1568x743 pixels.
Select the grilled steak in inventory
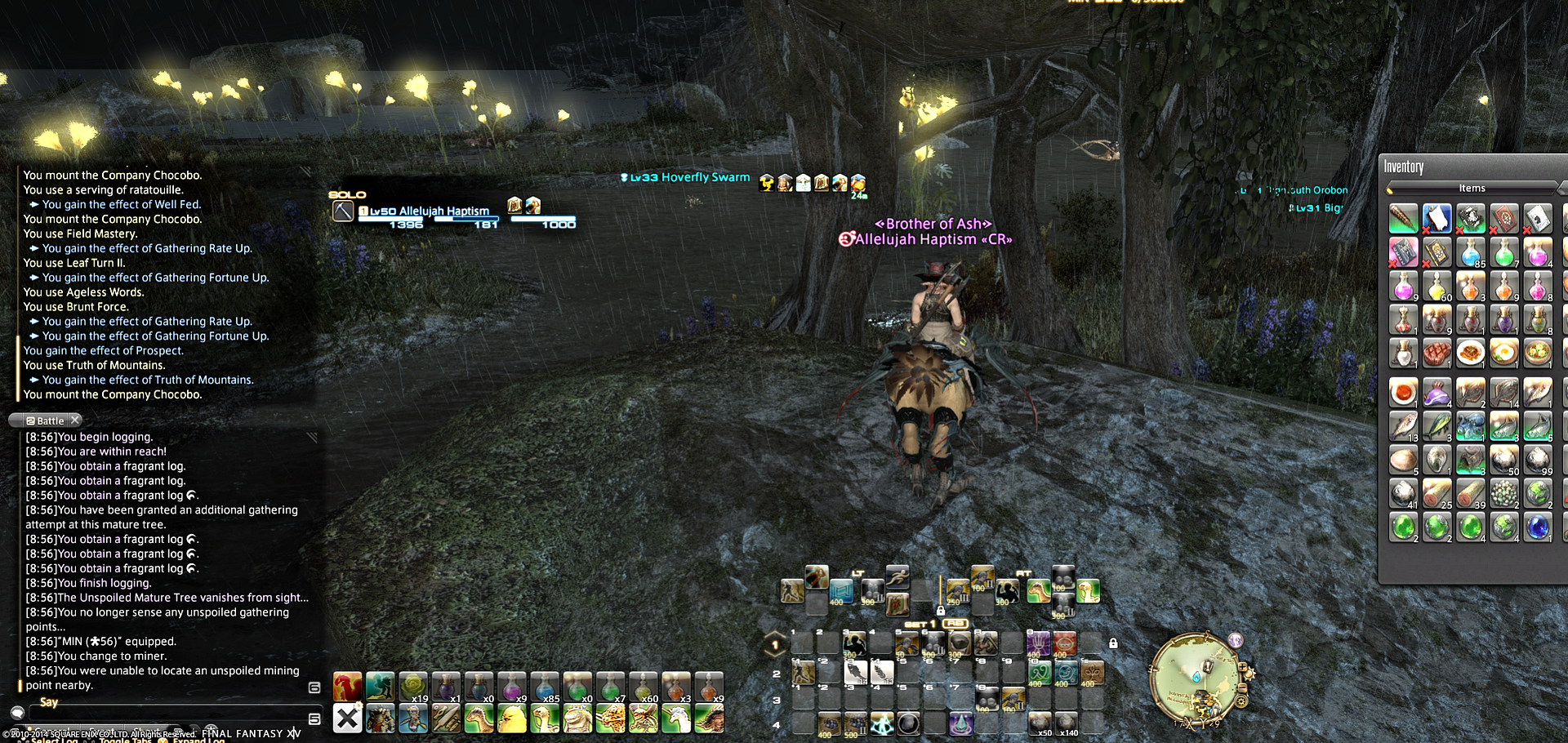[x=1437, y=354]
